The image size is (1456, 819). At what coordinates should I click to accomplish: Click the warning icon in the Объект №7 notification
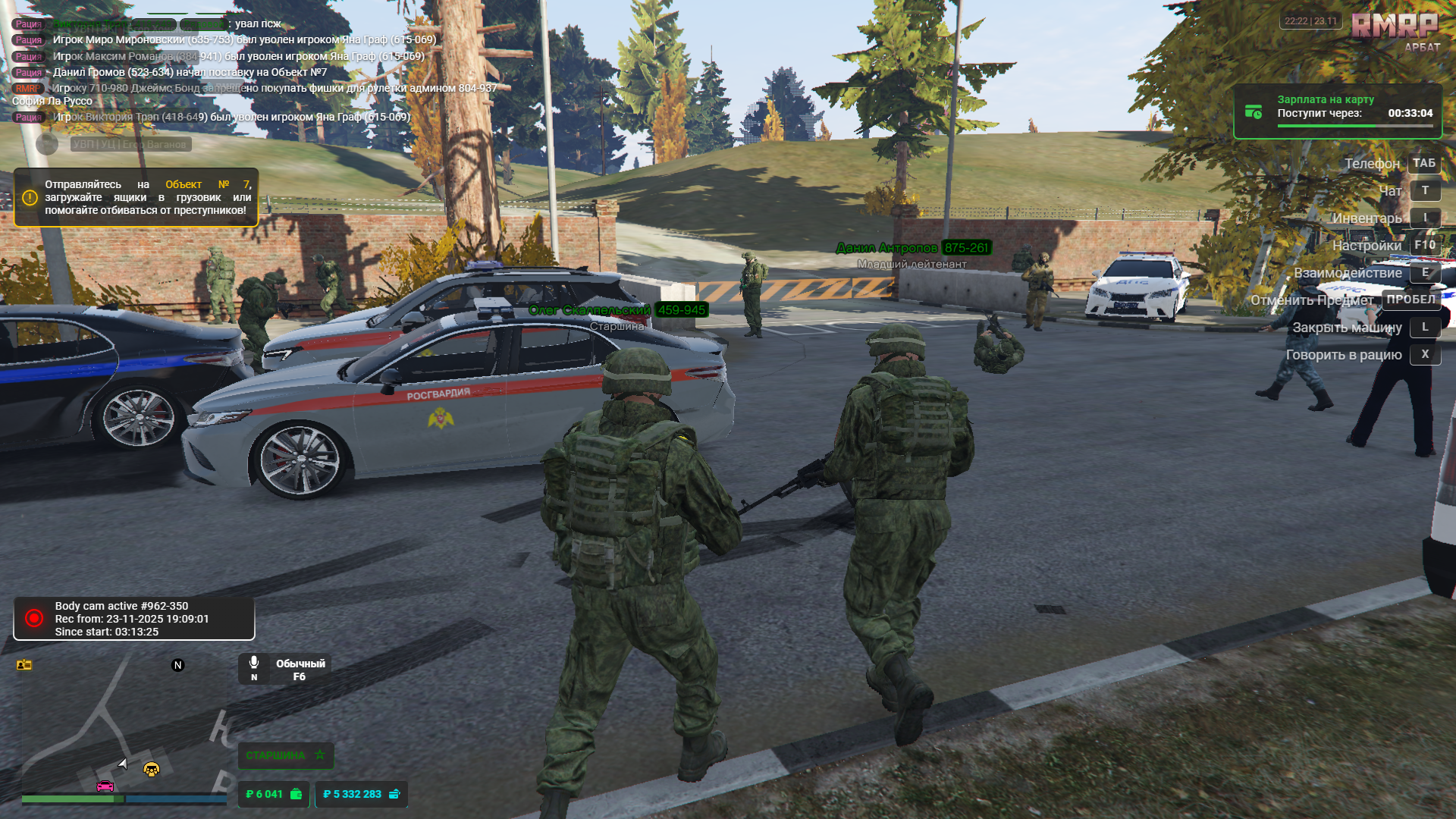pyautogui.click(x=29, y=197)
